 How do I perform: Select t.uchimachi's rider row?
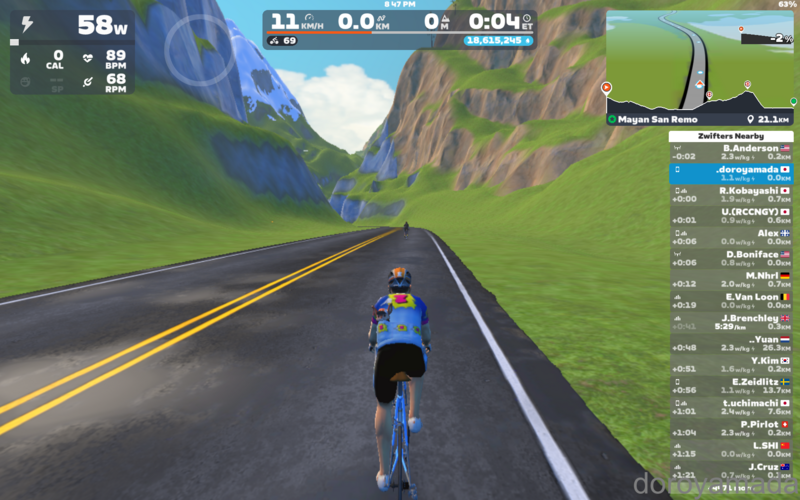pyautogui.click(x=731, y=406)
